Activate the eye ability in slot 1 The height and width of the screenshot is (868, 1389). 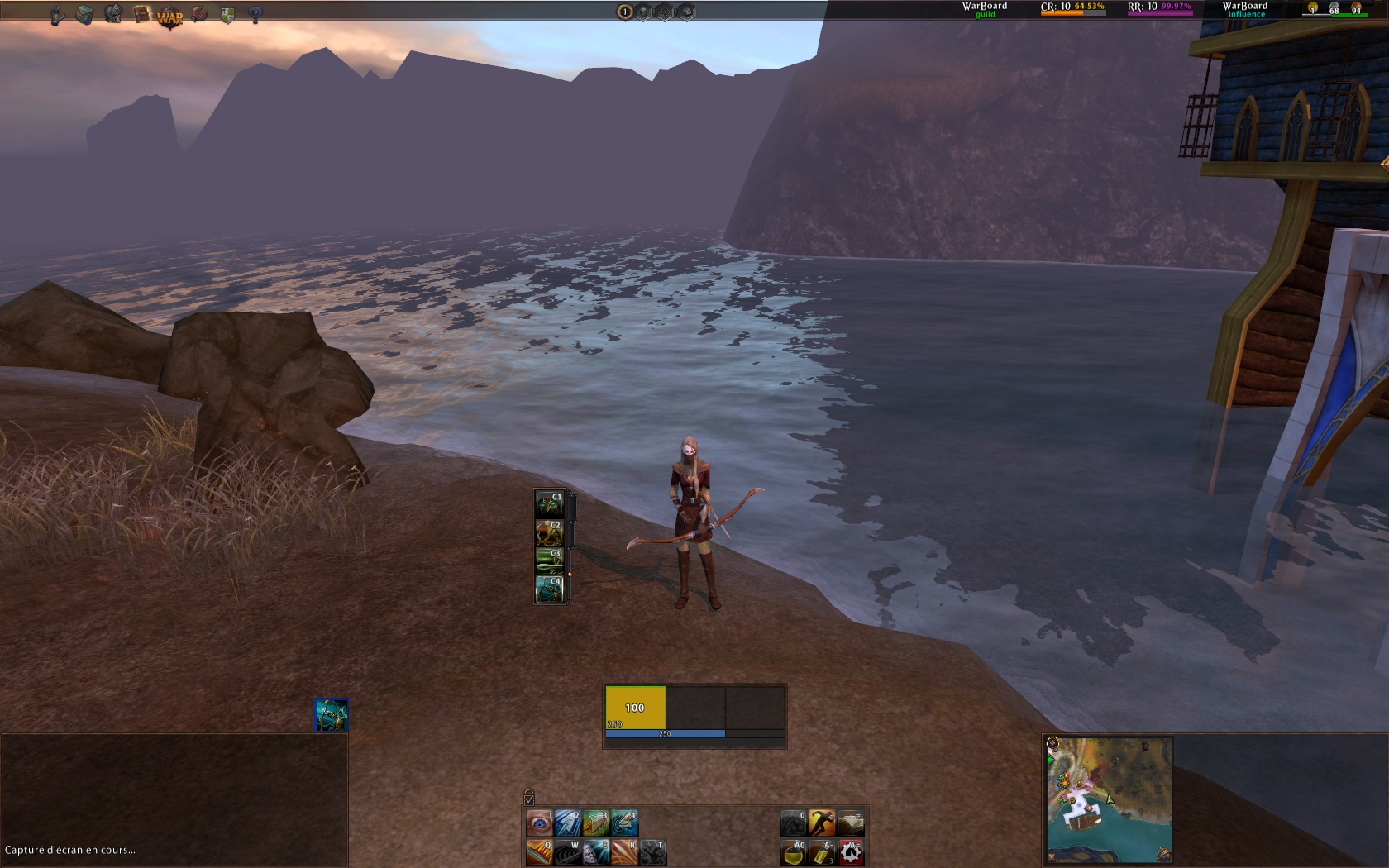[x=539, y=823]
